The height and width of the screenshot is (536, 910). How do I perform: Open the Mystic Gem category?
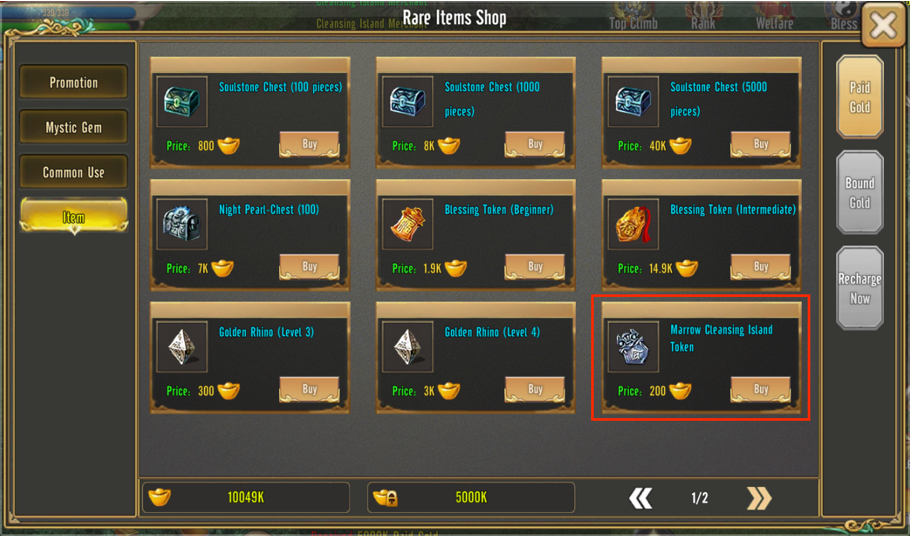point(74,128)
